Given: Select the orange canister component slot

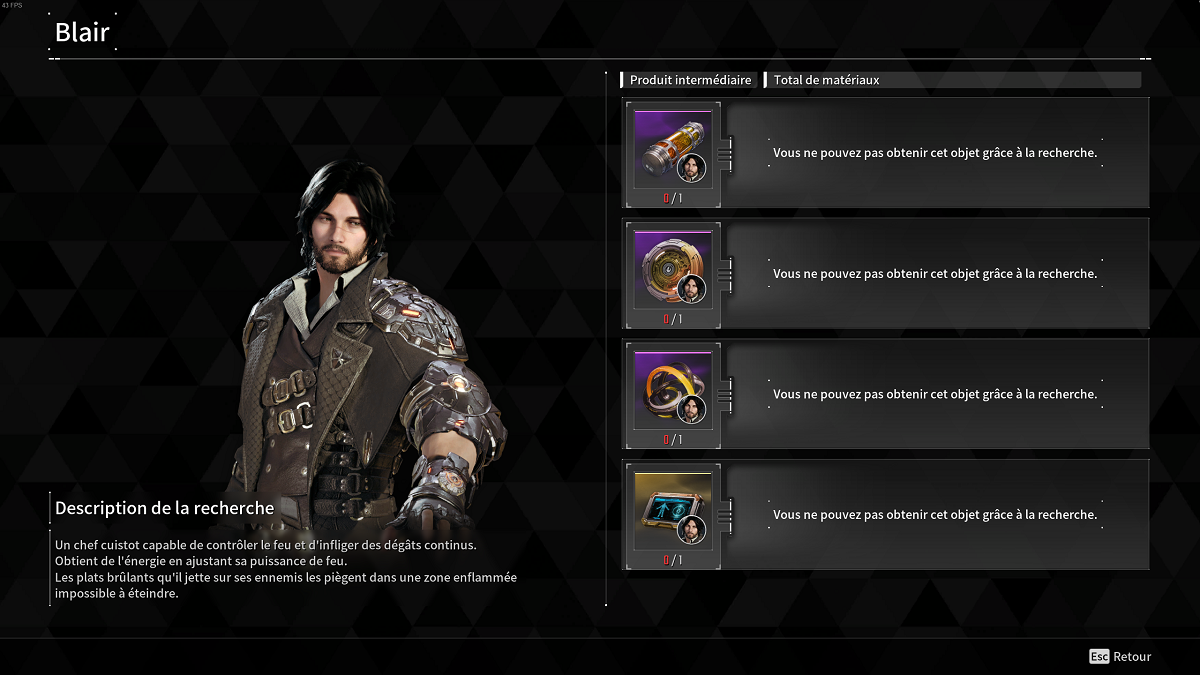Looking at the screenshot, I should [x=673, y=149].
